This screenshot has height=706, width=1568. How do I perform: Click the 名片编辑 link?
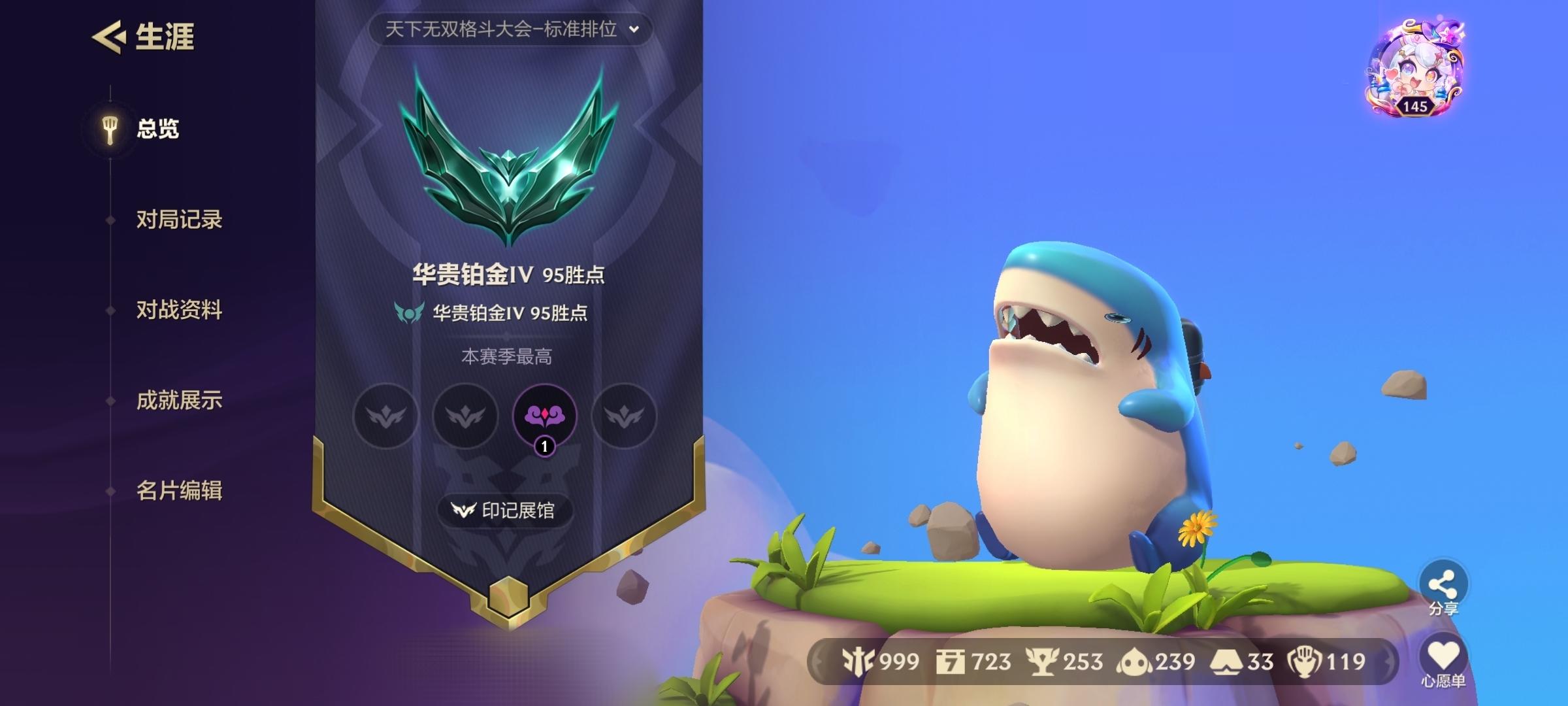tap(179, 490)
